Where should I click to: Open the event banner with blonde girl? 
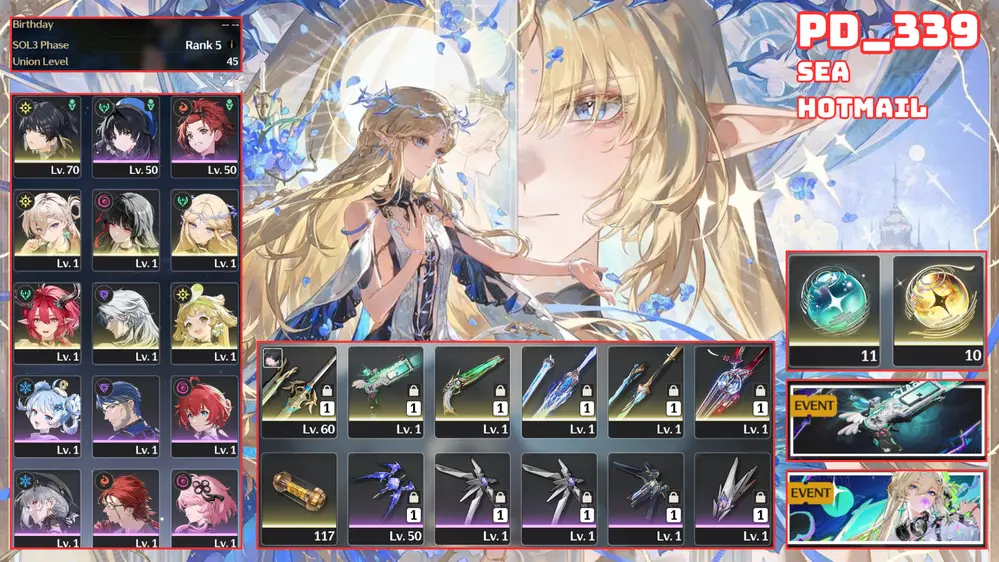[886, 508]
